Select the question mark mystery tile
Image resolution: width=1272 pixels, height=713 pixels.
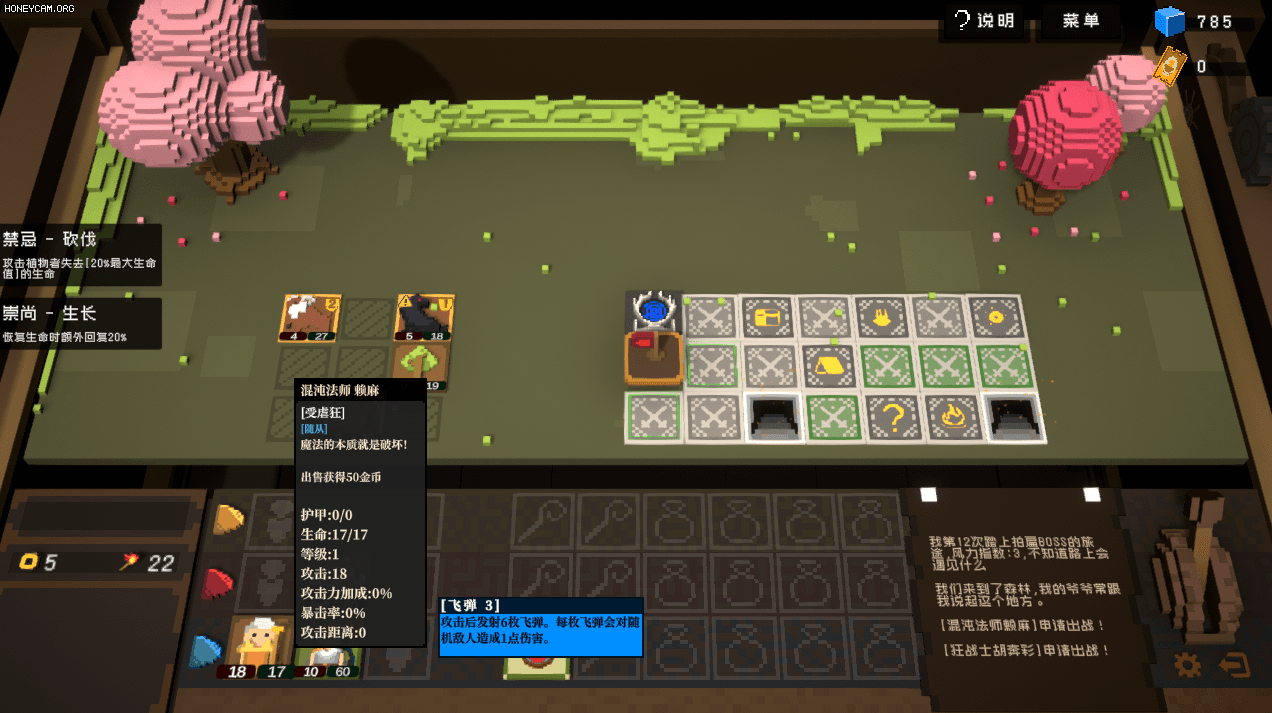coord(893,417)
